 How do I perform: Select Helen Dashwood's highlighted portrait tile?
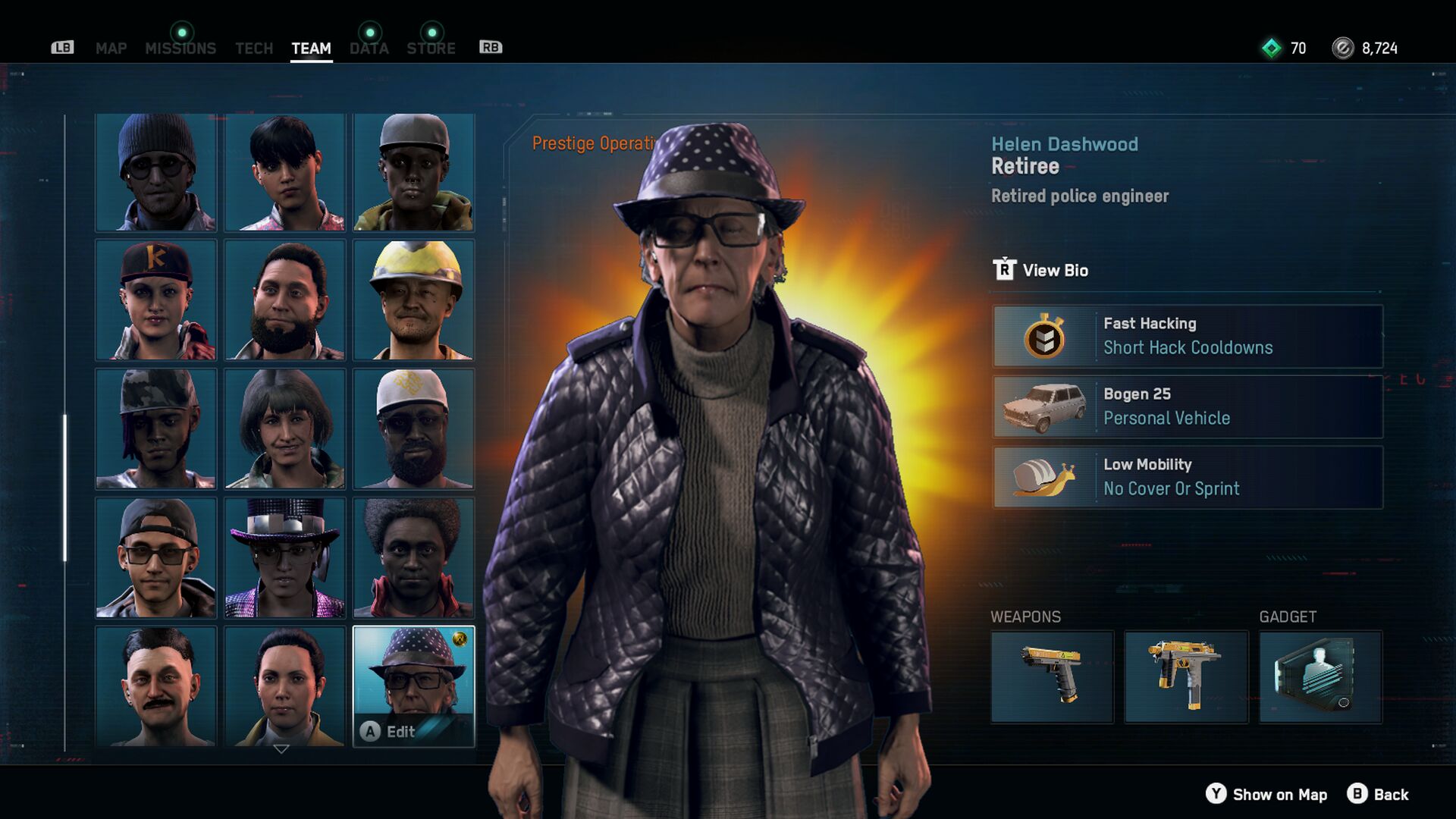pos(414,686)
